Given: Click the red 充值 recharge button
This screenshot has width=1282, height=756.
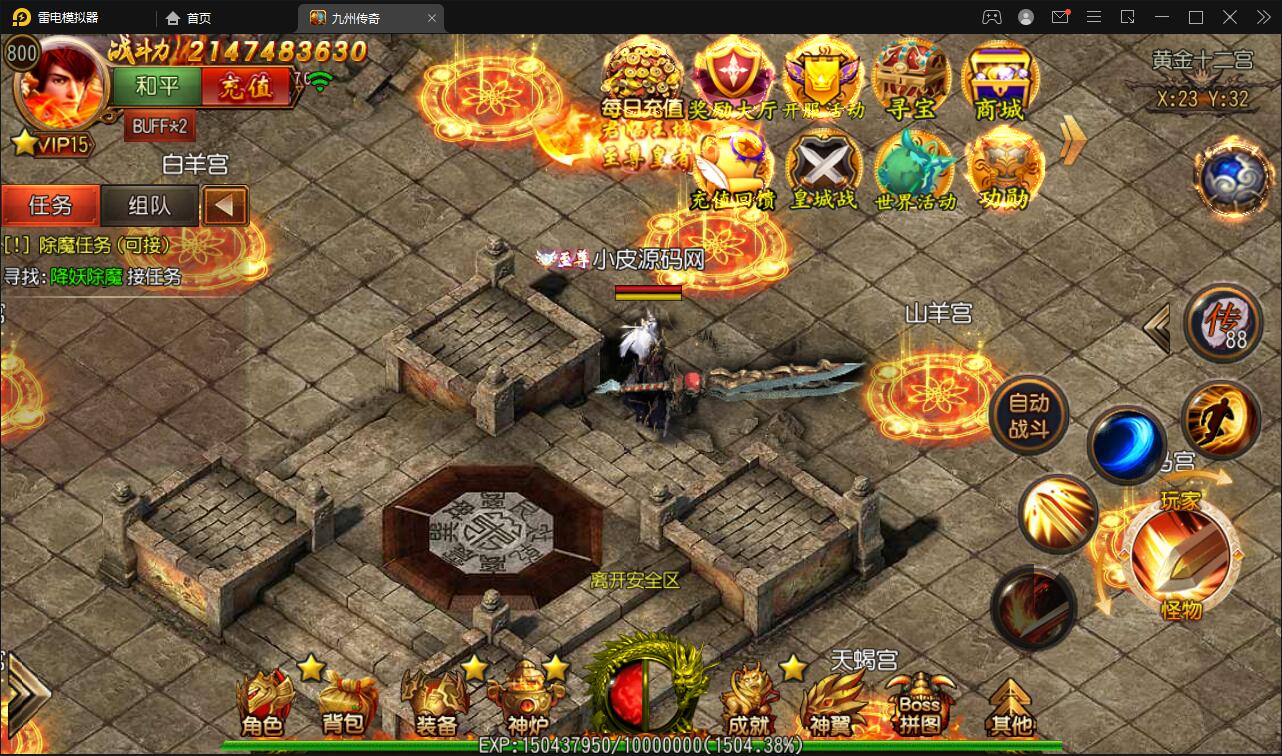Looking at the screenshot, I should click(x=246, y=86).
